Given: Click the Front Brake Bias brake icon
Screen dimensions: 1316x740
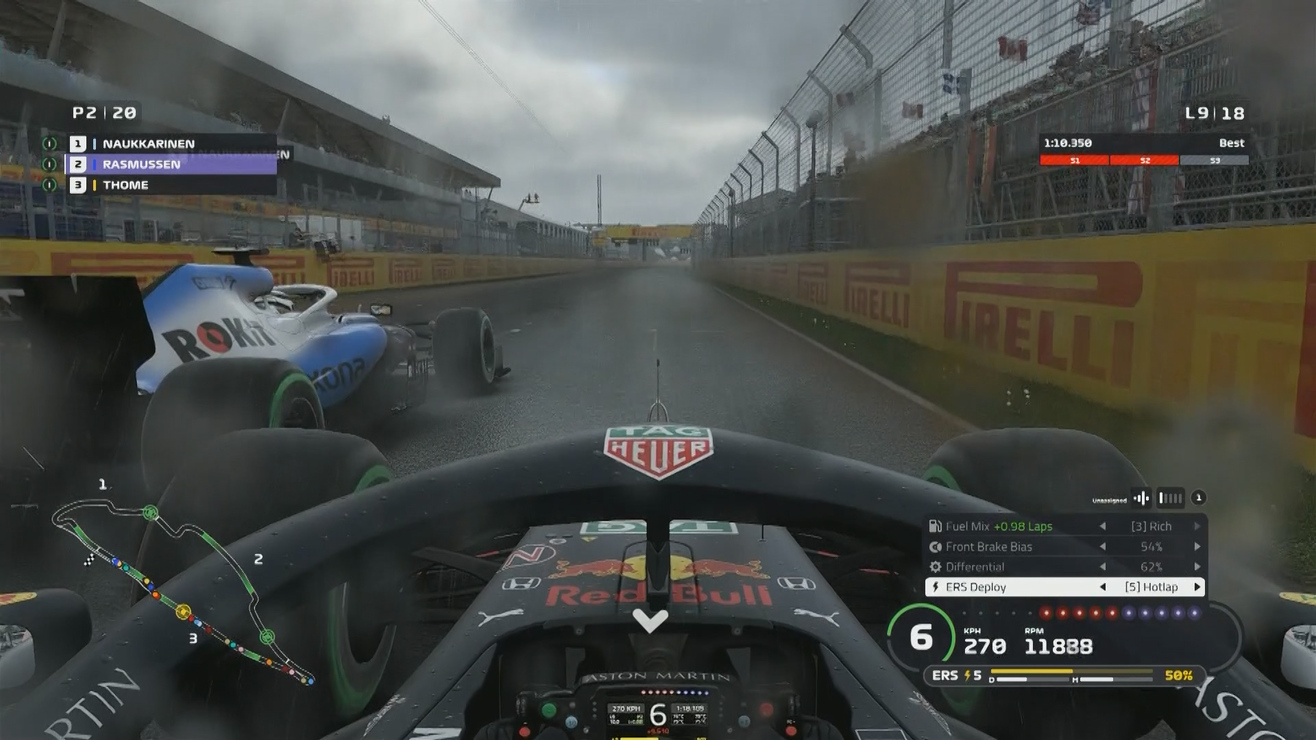Looking at the screenshot, I should [x=935, y=546].
